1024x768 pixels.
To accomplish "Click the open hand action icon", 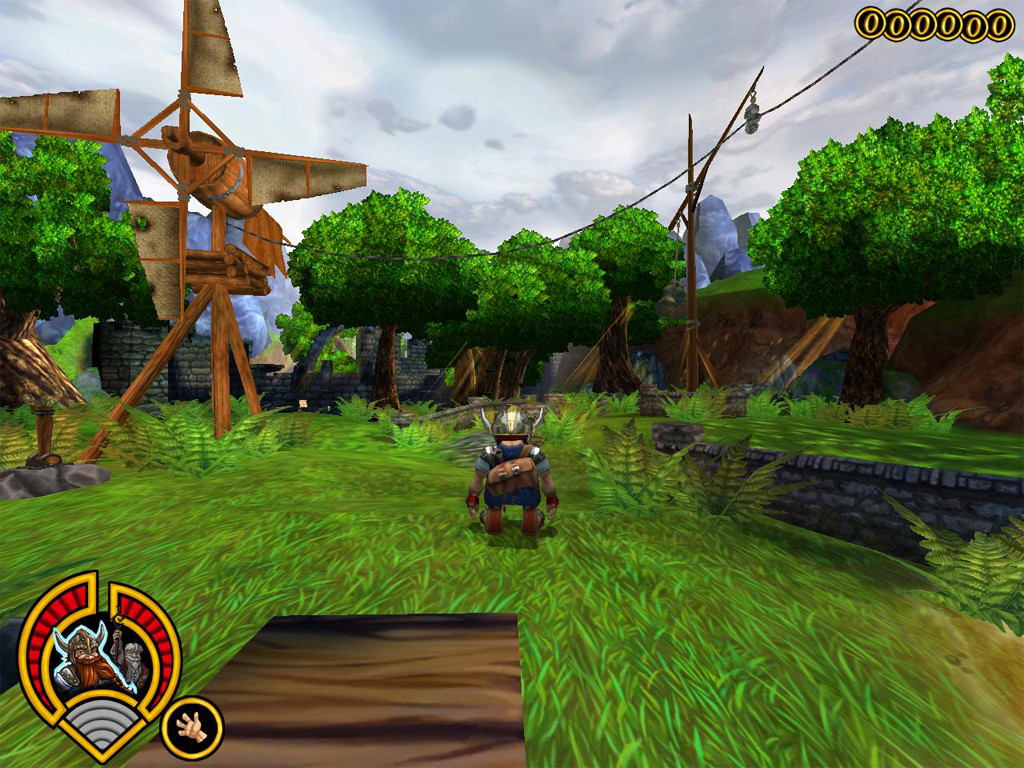I will [192, 727].
